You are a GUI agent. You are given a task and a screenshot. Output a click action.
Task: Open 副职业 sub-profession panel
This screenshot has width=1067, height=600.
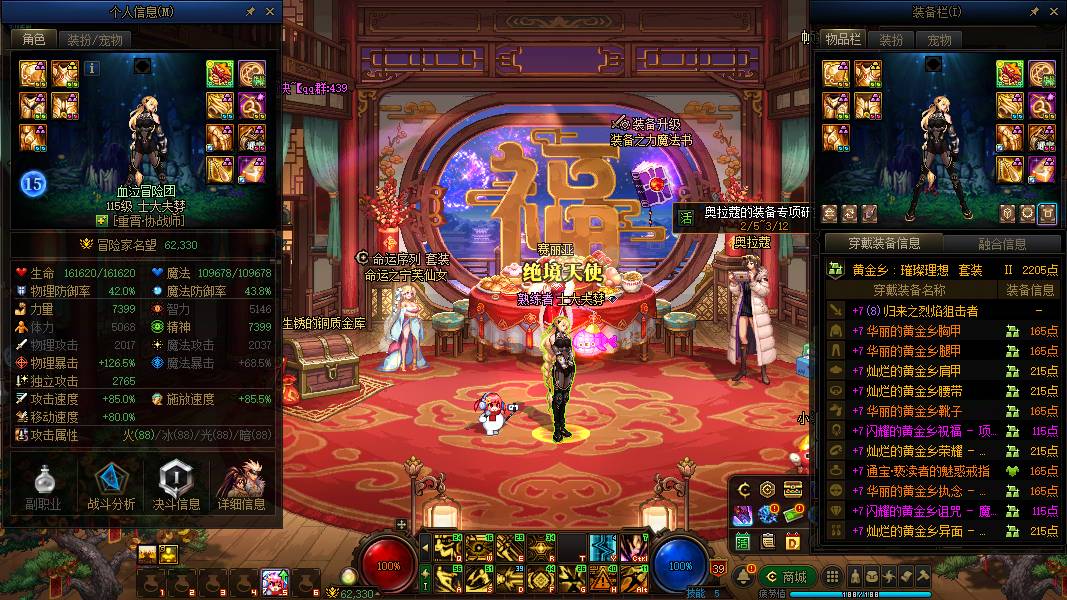(x=43, y=486)
